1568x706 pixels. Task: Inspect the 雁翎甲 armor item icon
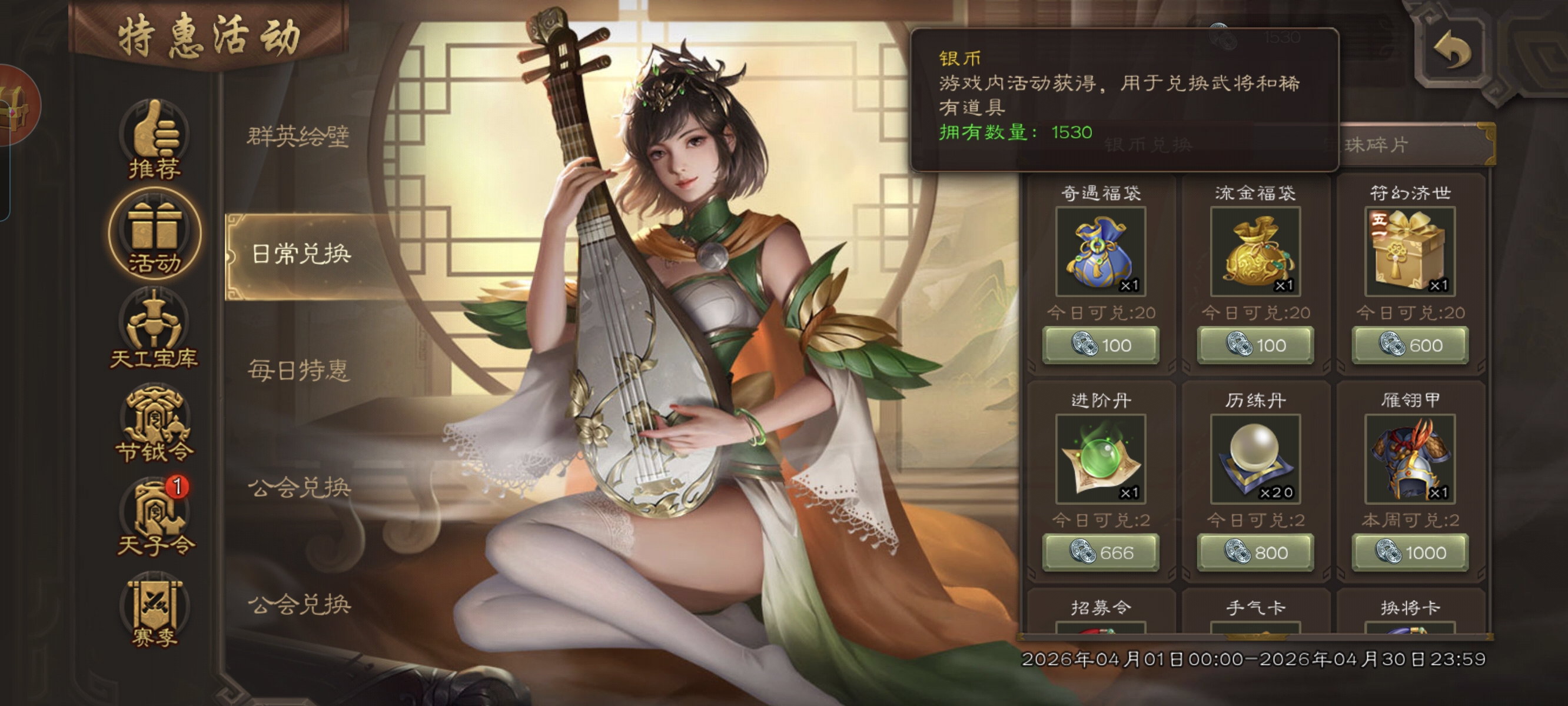(1410, 459)
